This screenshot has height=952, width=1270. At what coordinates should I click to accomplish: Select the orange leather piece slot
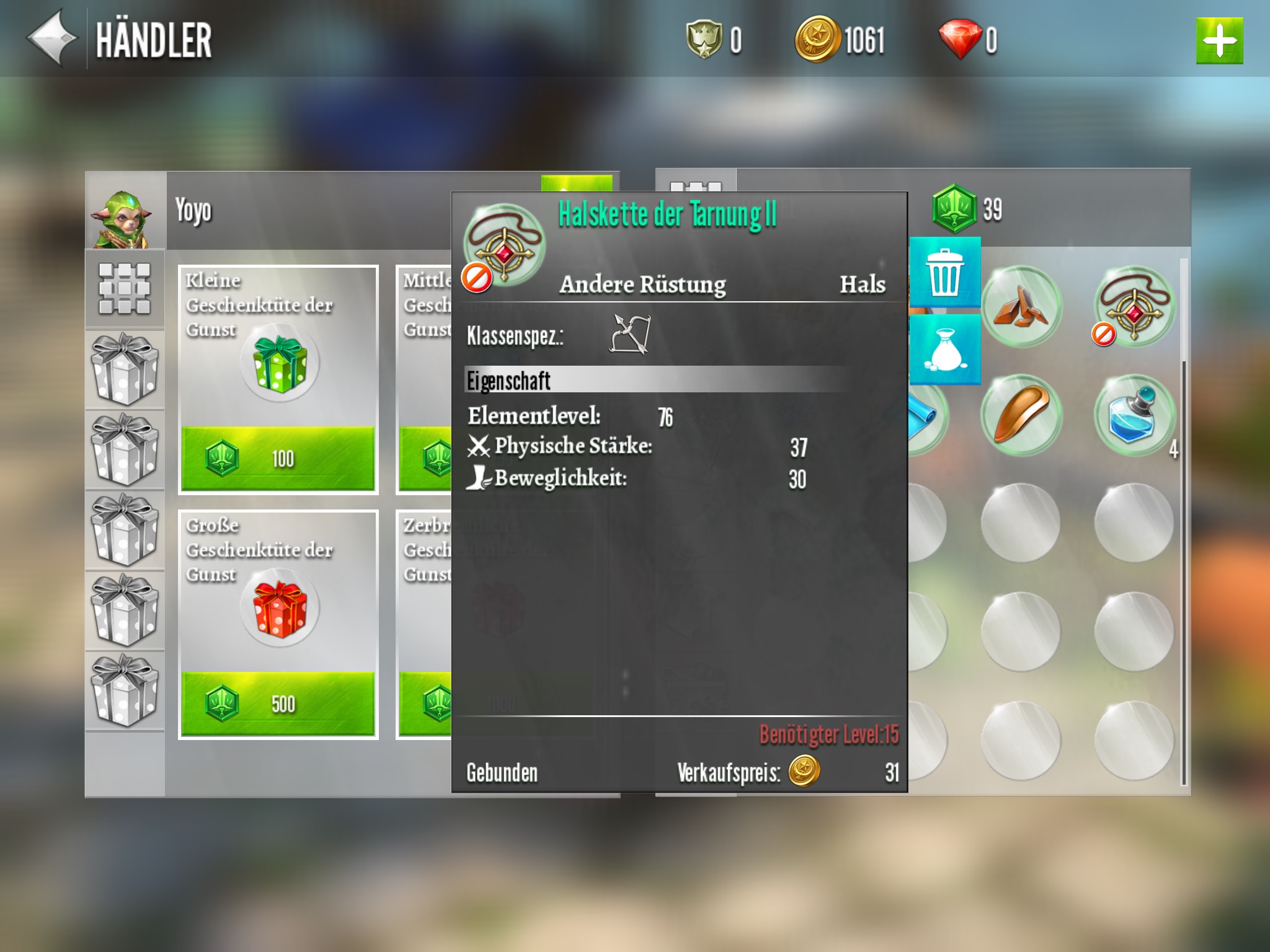pyautogui.click(x=1020, y=414)
